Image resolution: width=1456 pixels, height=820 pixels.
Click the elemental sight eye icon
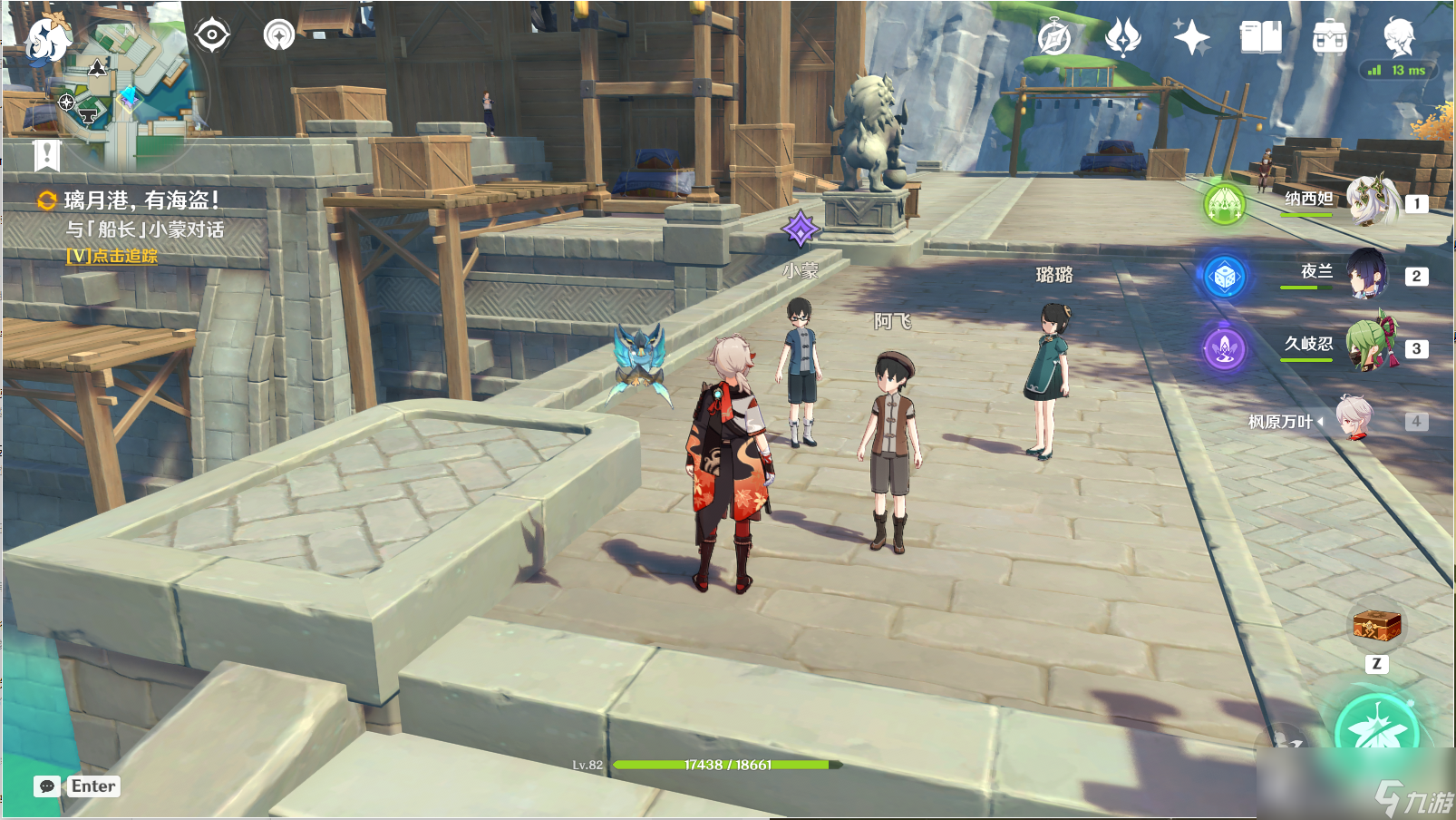click(212, 35)
